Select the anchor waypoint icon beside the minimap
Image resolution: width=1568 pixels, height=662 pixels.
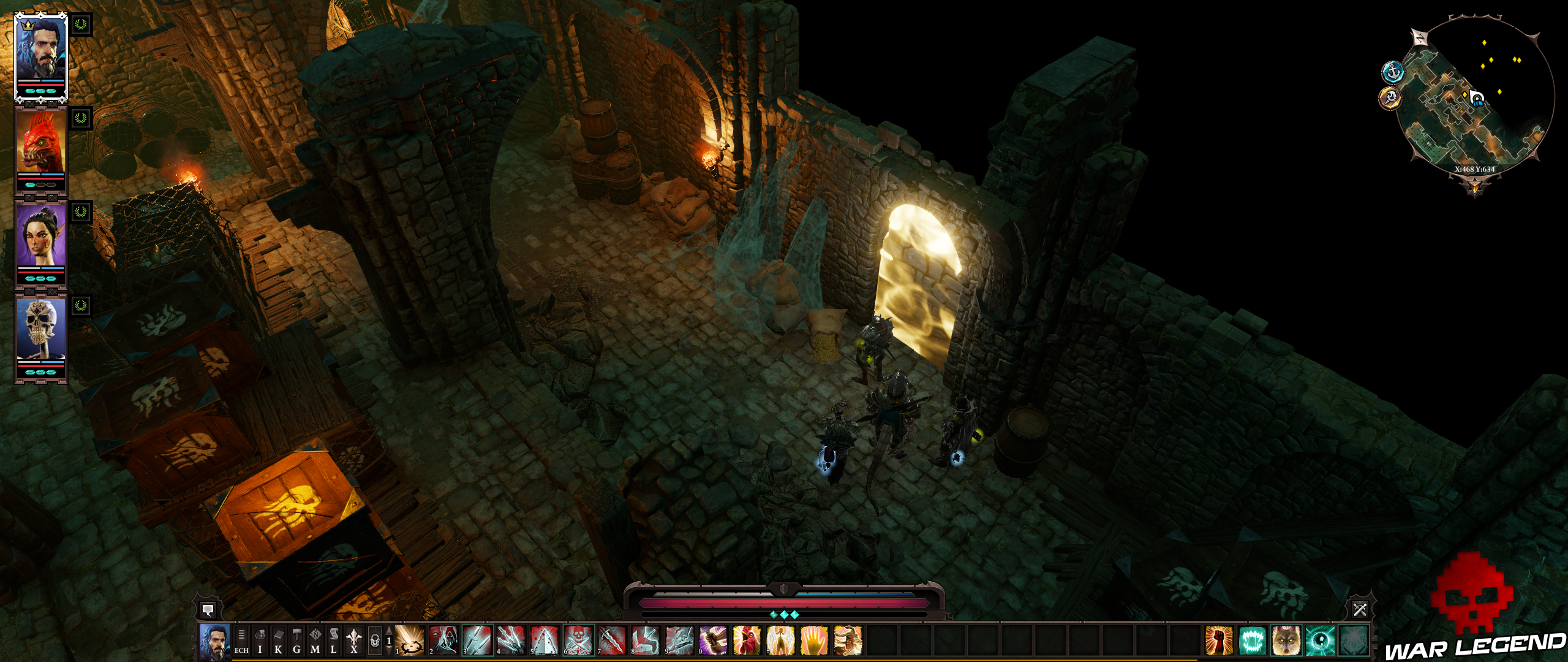1393,72
